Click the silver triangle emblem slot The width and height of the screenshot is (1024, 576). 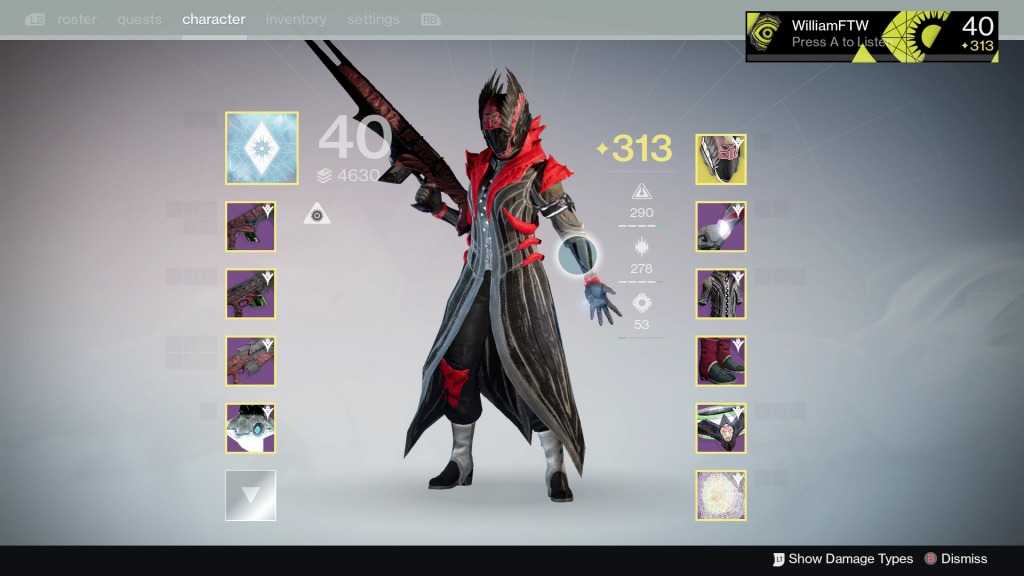coord(250,495)
